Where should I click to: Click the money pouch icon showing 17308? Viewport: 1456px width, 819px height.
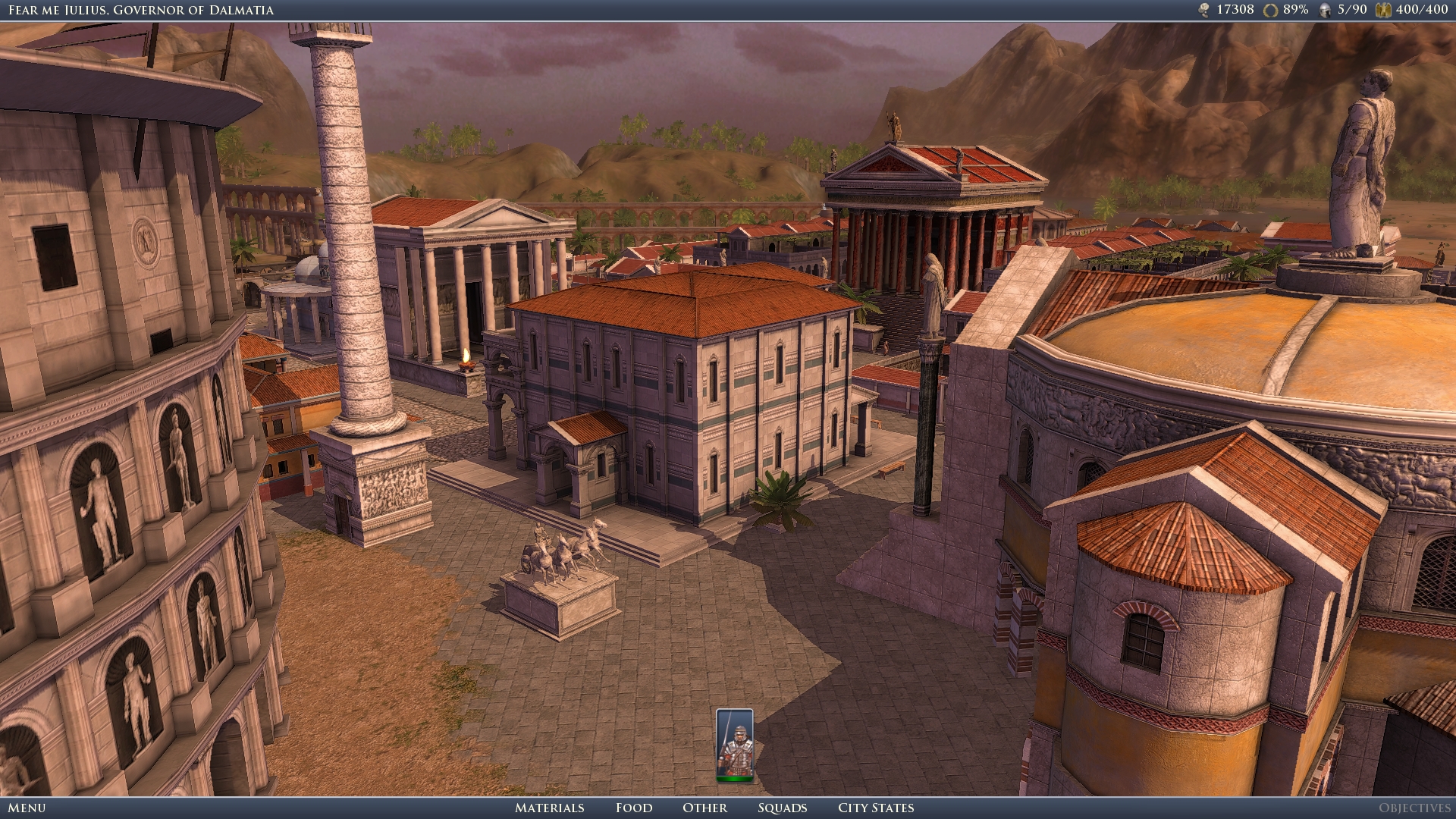[1204, 10]
